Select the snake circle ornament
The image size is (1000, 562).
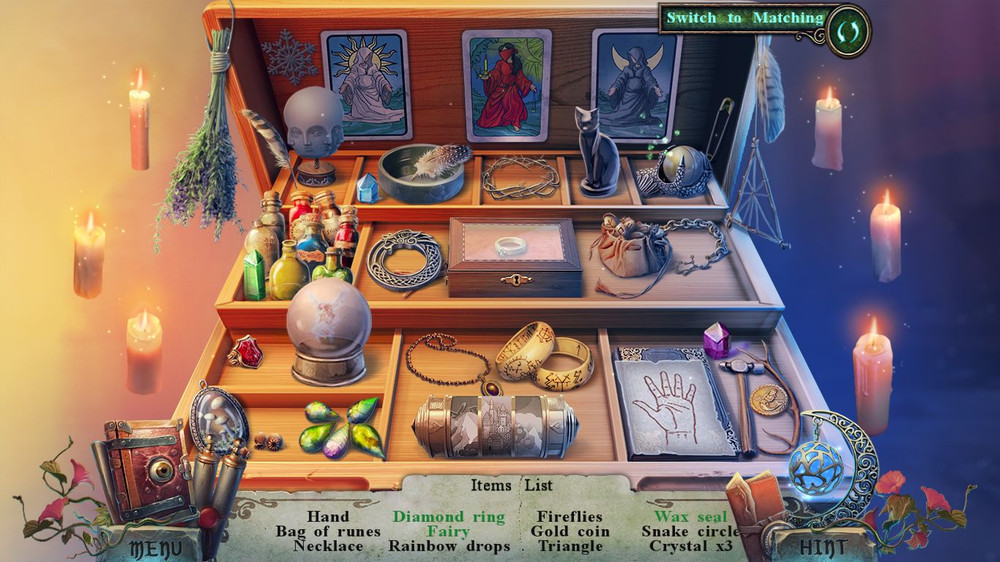click(x=403, y=258)
